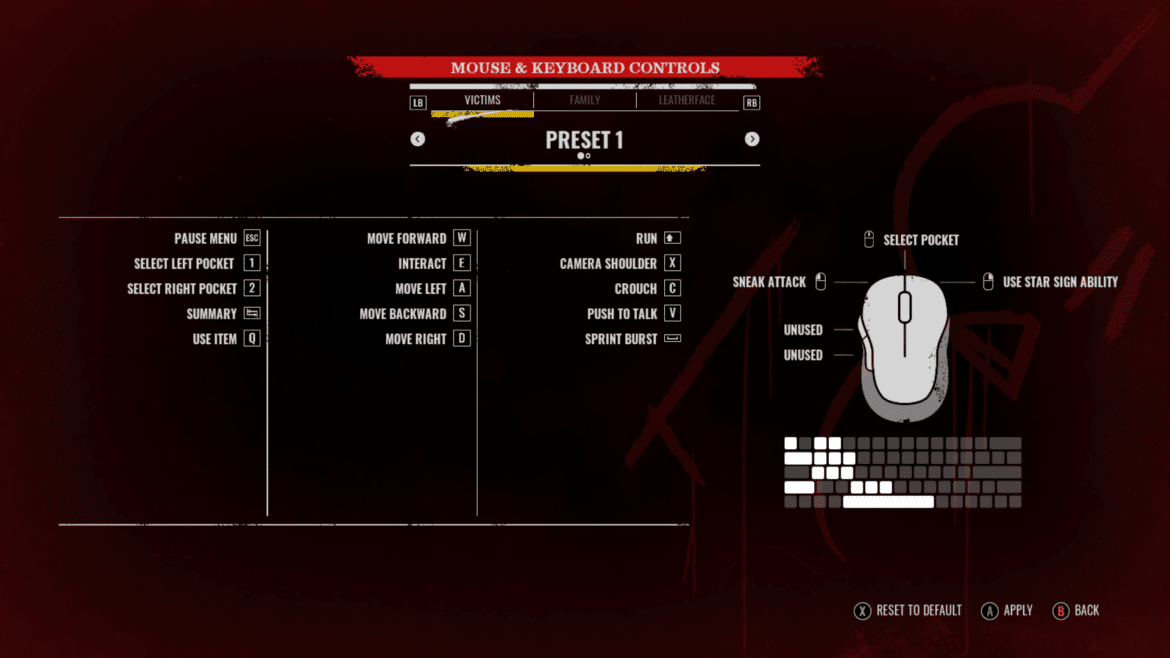Image resolution: width=1170 pixels, height=658 pixels.
Task: Select the Use Item binding
Action: coord(226,339)
